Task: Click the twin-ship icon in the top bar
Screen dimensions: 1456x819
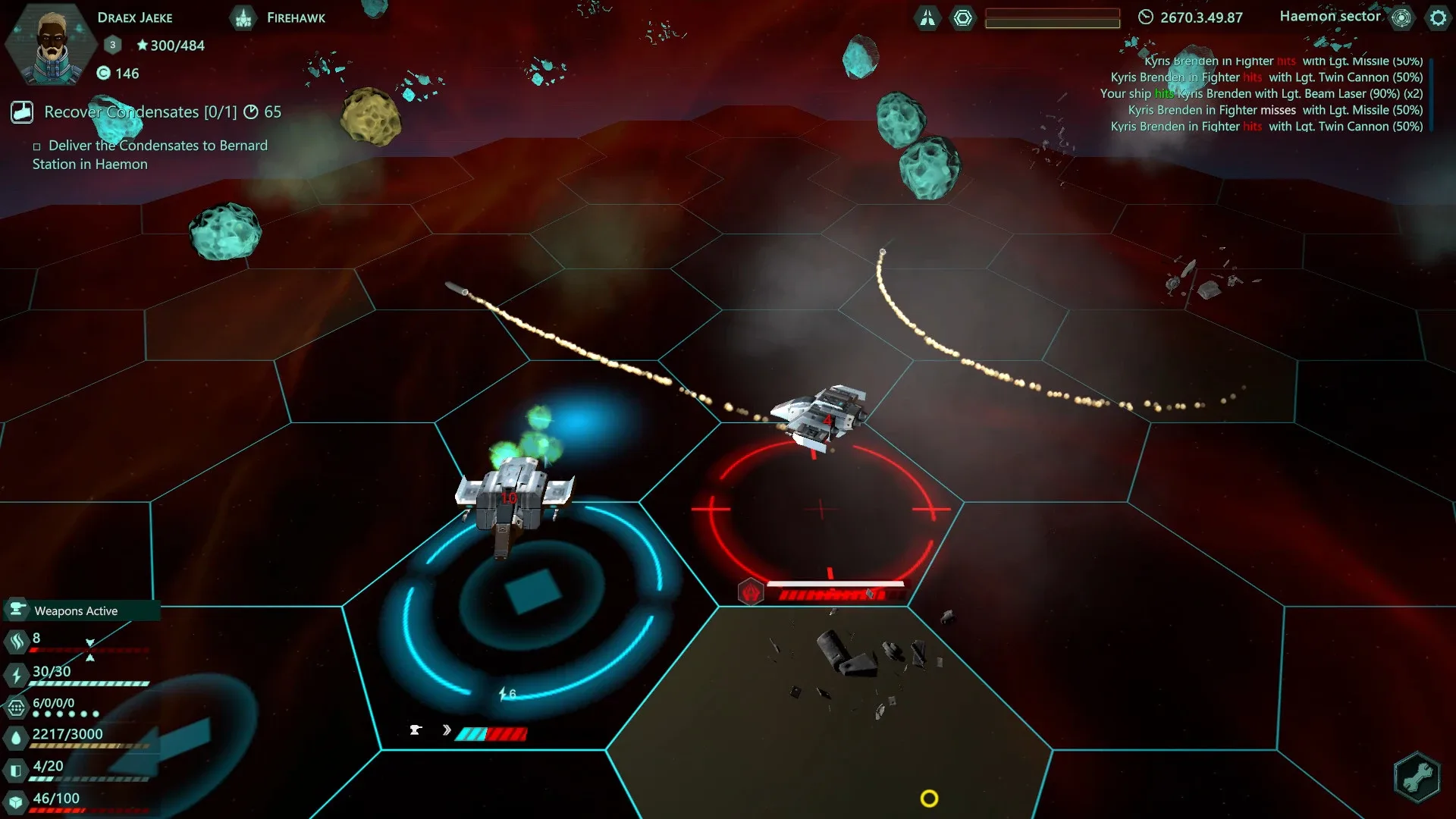Action: [x=927, y=17]
